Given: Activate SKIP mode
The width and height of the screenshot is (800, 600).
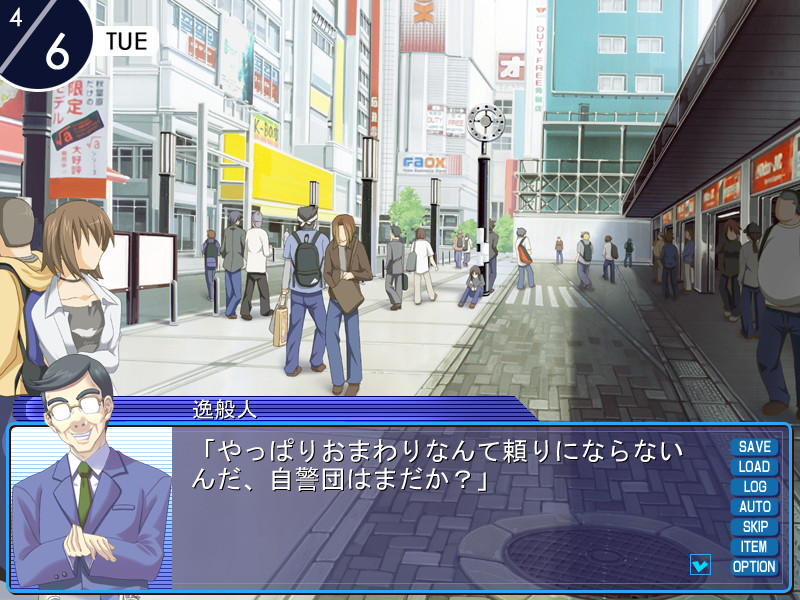Looking at the screenshot, I should pyautogui.click(x=754, y=527).
